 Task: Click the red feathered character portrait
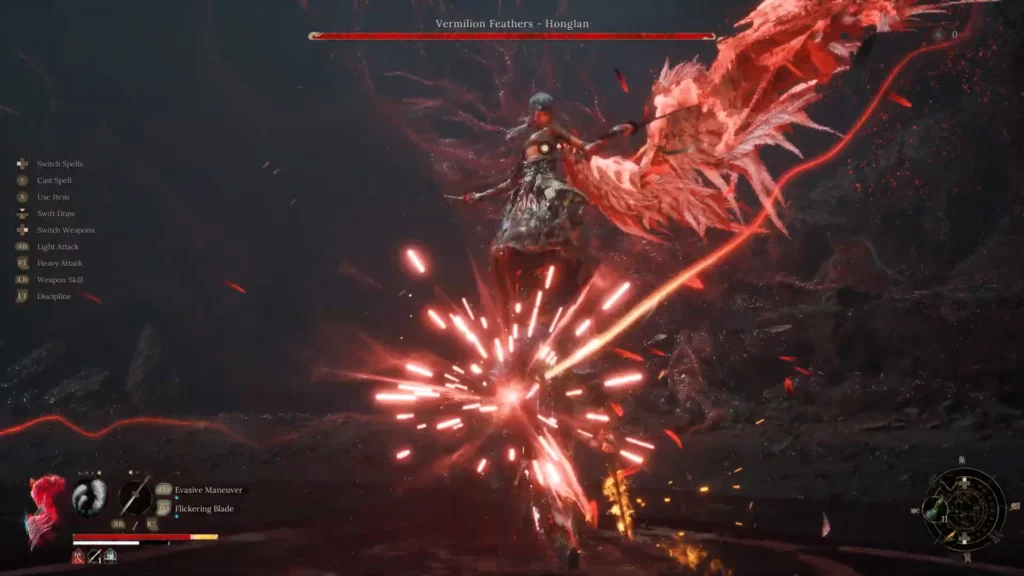[46, 508]
